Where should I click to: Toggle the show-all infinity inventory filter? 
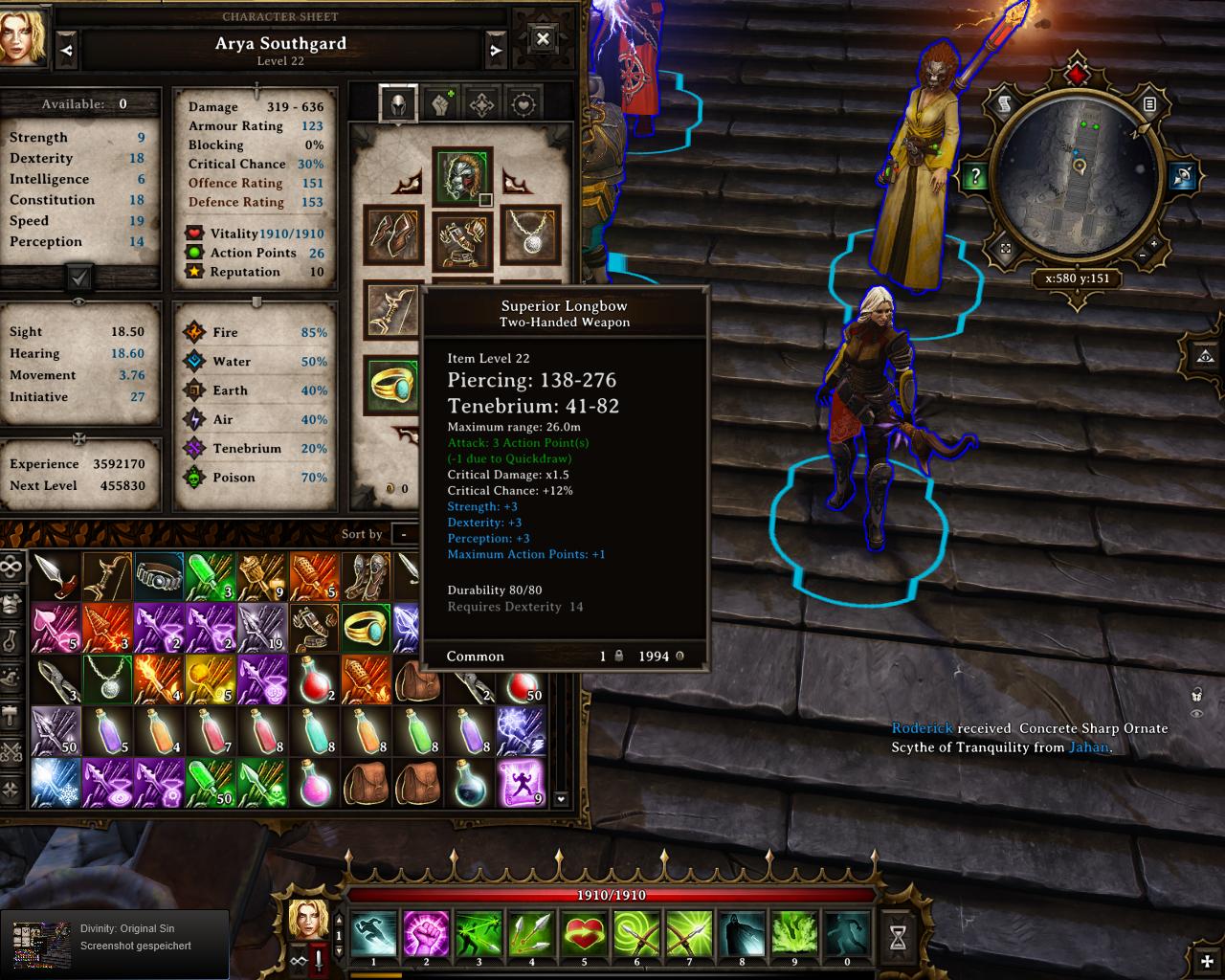tap(11, 568)
